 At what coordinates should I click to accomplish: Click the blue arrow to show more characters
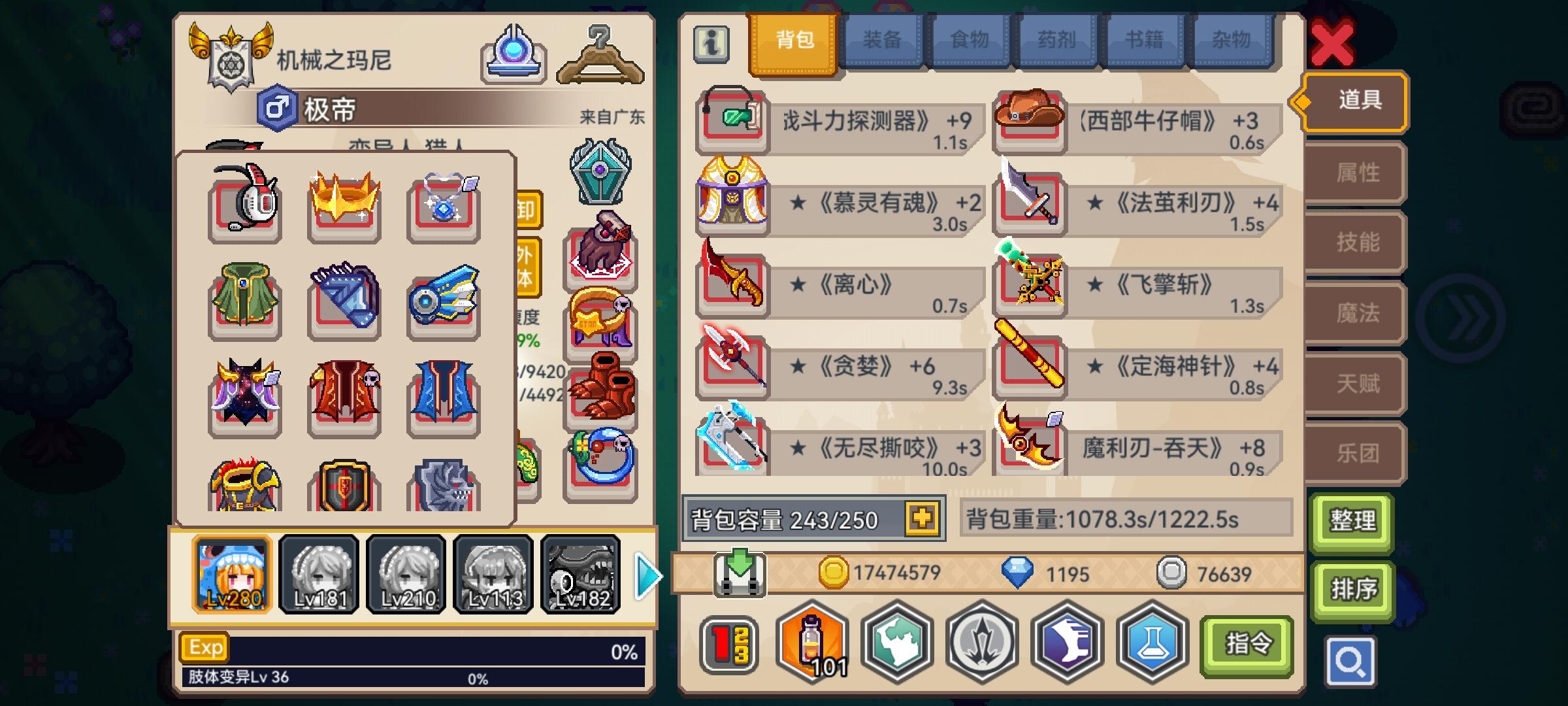(647, 575)
